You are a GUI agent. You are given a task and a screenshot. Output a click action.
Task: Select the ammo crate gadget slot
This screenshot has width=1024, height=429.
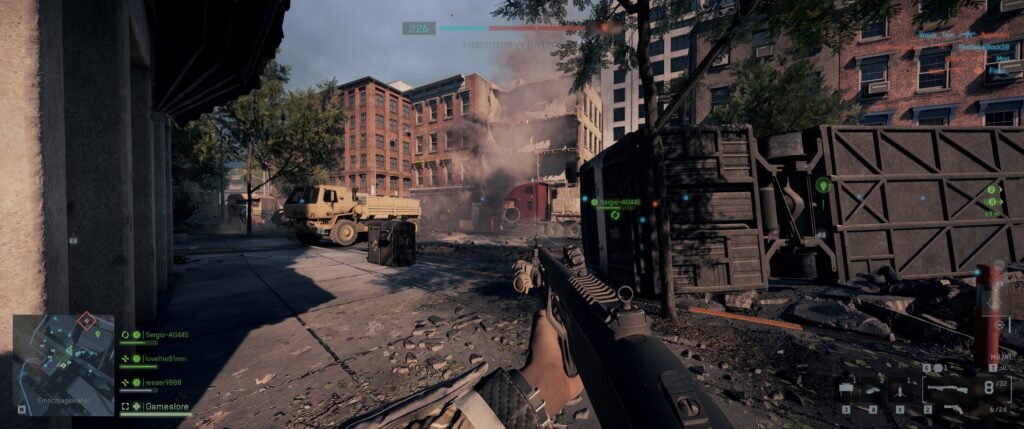[x=846, y=389]
